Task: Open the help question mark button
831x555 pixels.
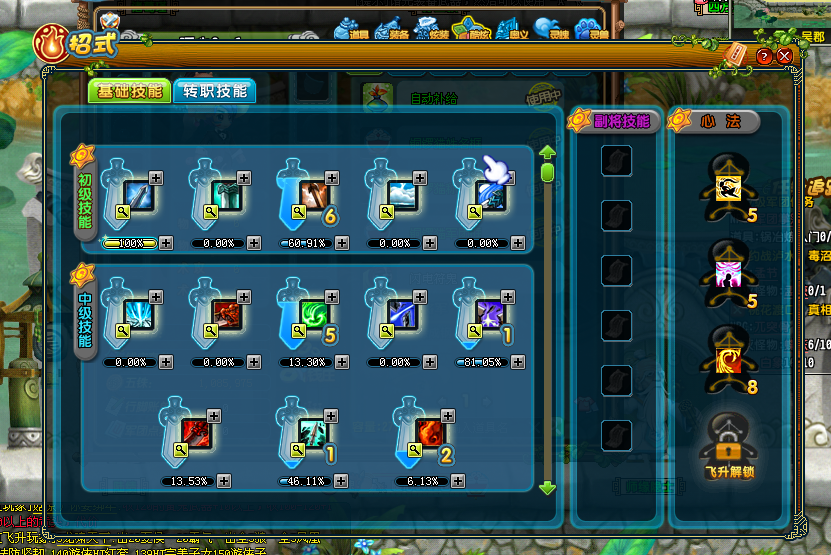Action: point(765,57)
